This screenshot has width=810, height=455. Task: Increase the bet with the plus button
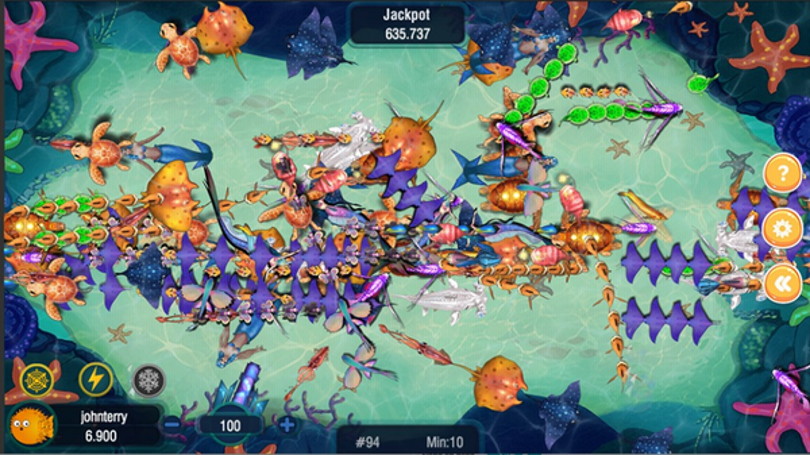point(287,424)
